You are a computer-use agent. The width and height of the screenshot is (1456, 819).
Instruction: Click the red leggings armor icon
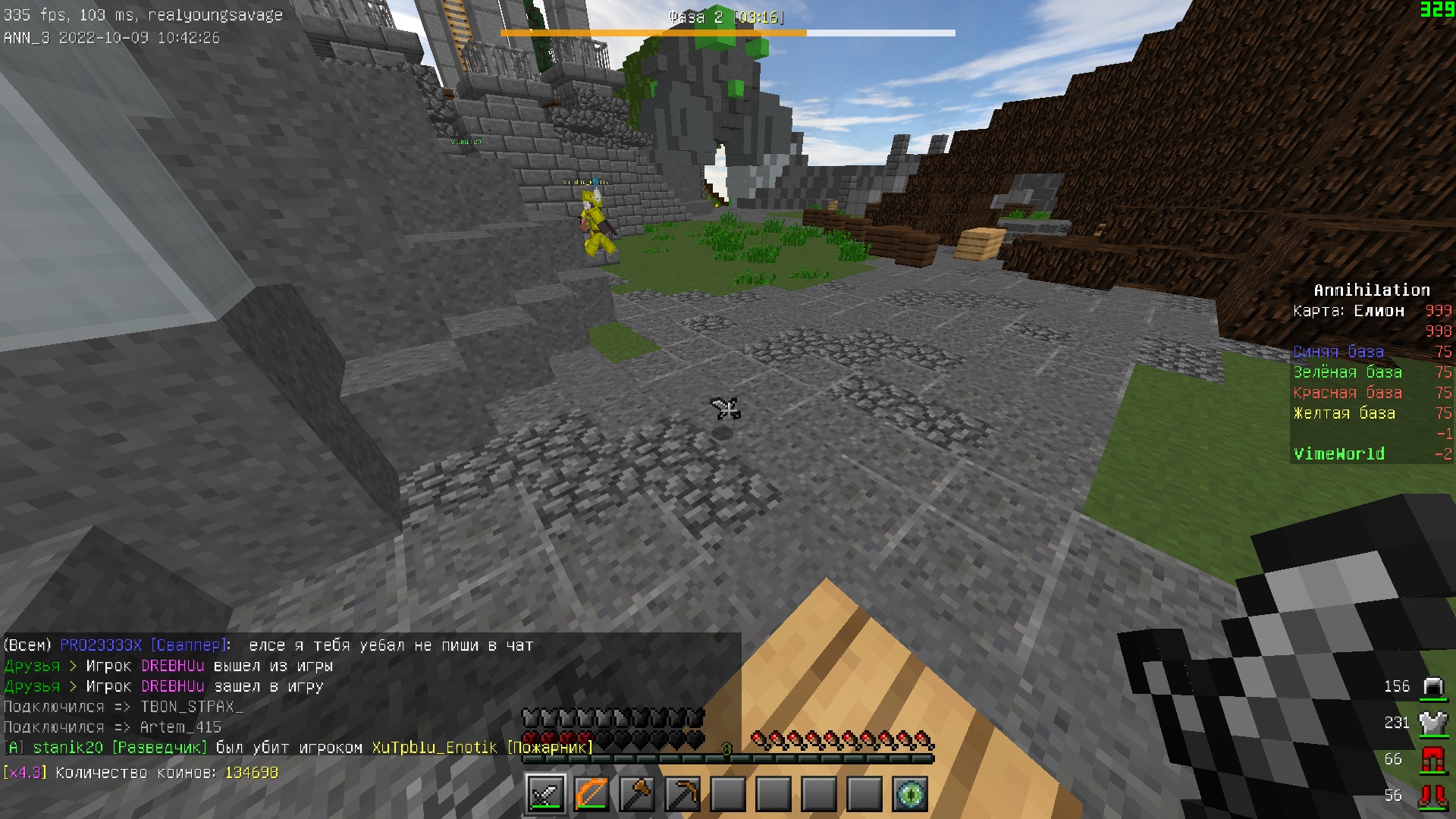click(1432, 759)
